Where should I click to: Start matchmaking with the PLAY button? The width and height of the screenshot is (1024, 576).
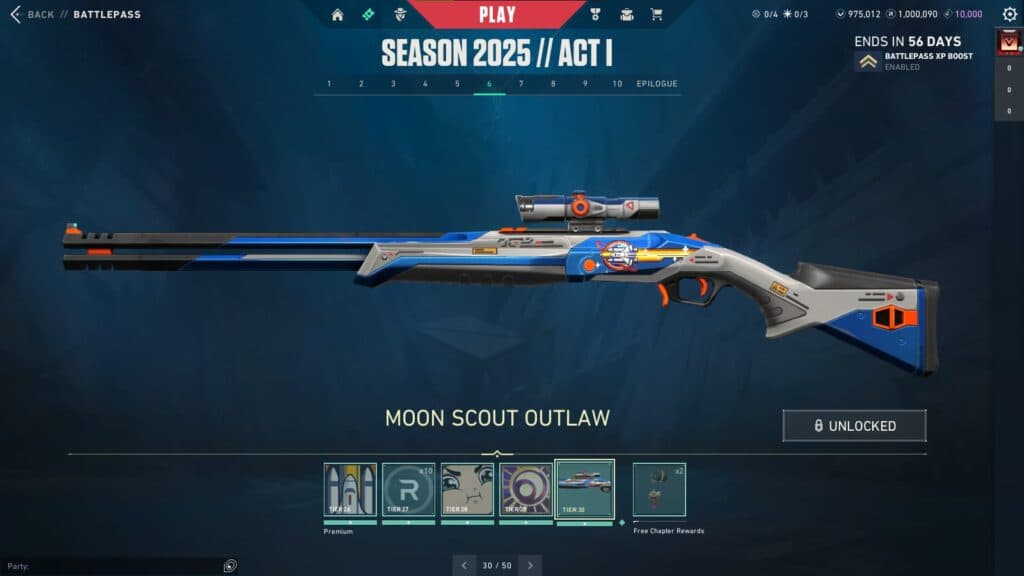tap(497, 15)
